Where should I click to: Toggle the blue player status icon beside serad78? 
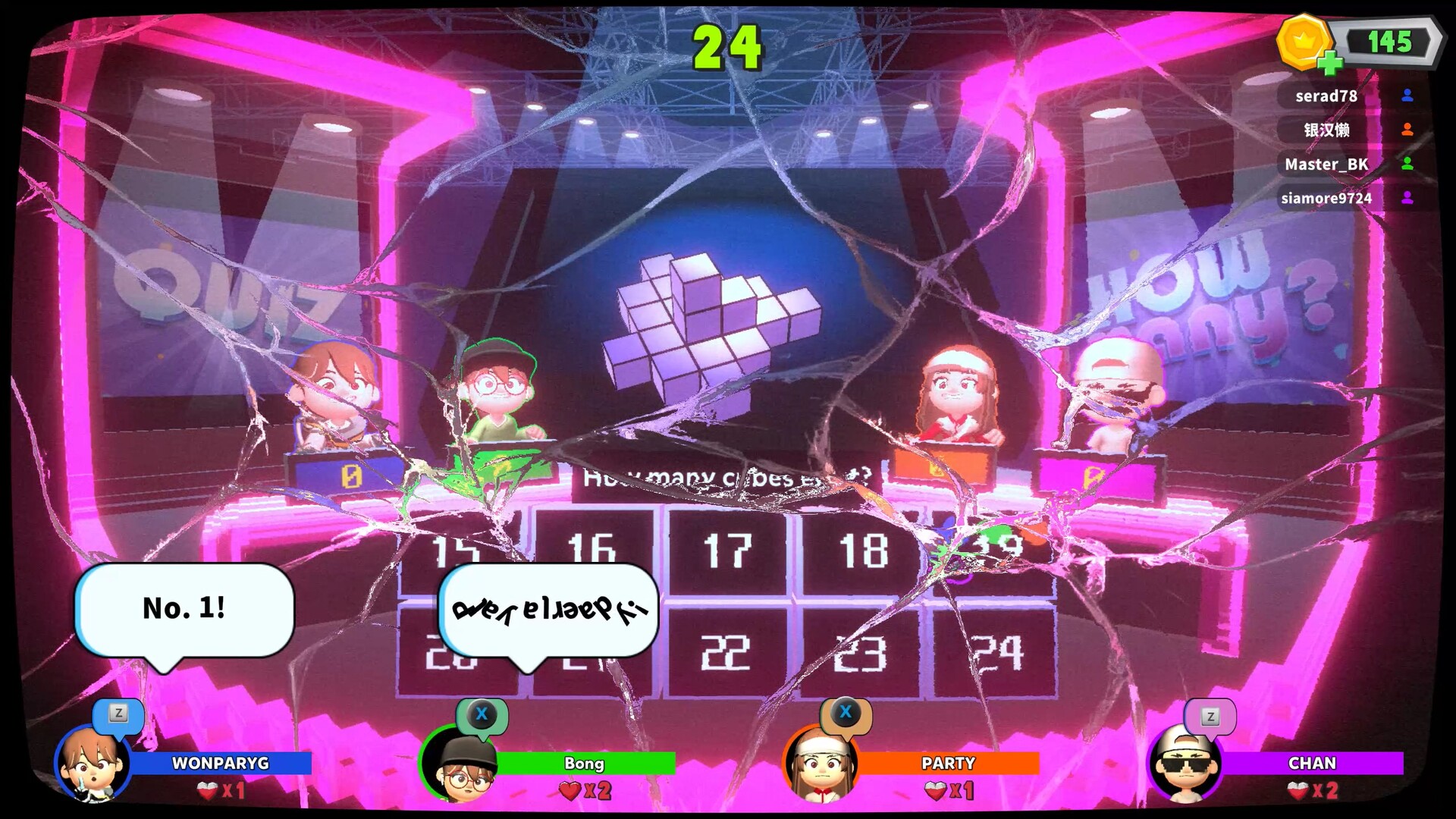tap(1408, 96)
